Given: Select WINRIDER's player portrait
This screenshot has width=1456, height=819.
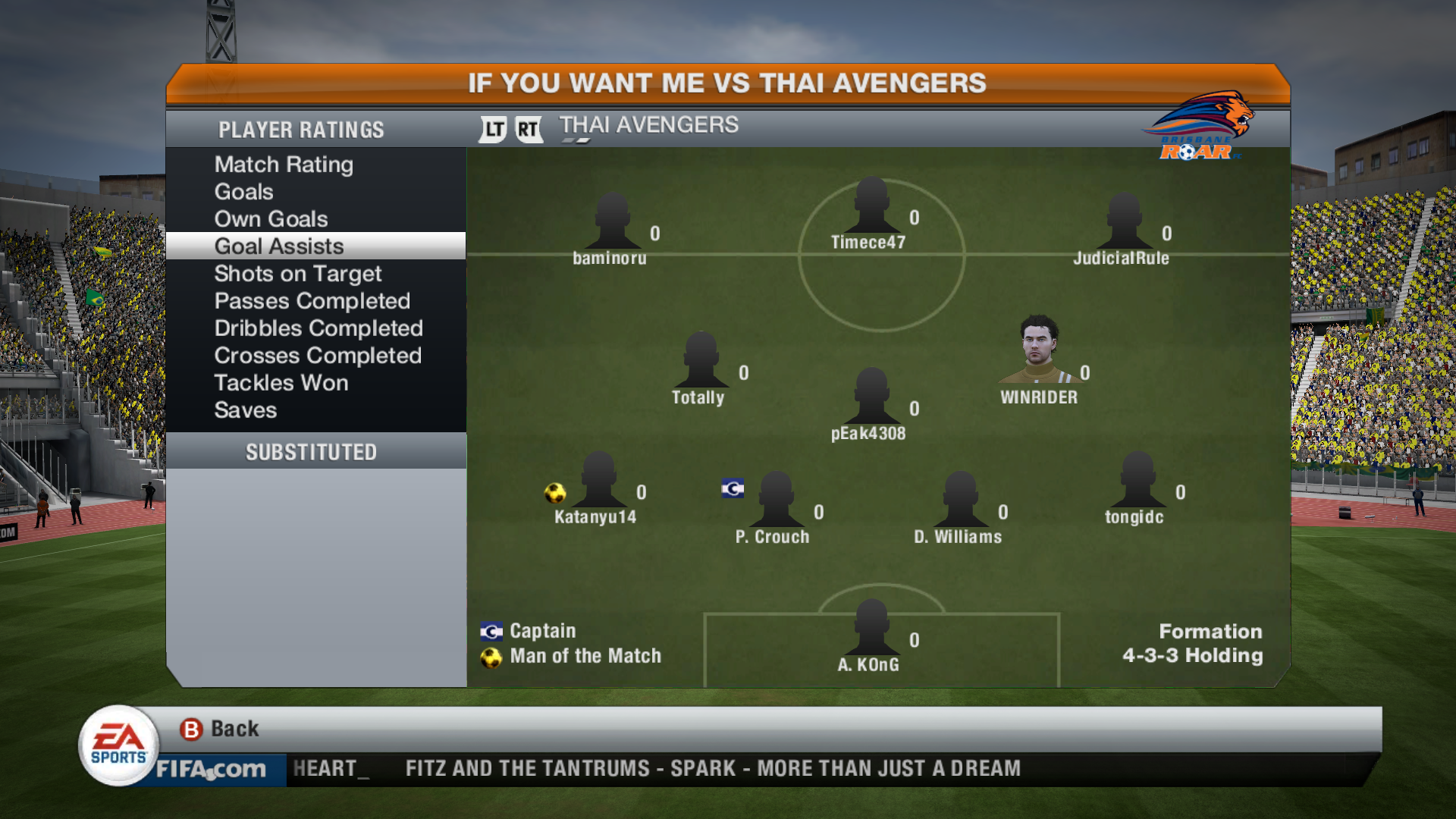Looking at the screenshot, I should pyautogui.click(x=1039, y=350).
